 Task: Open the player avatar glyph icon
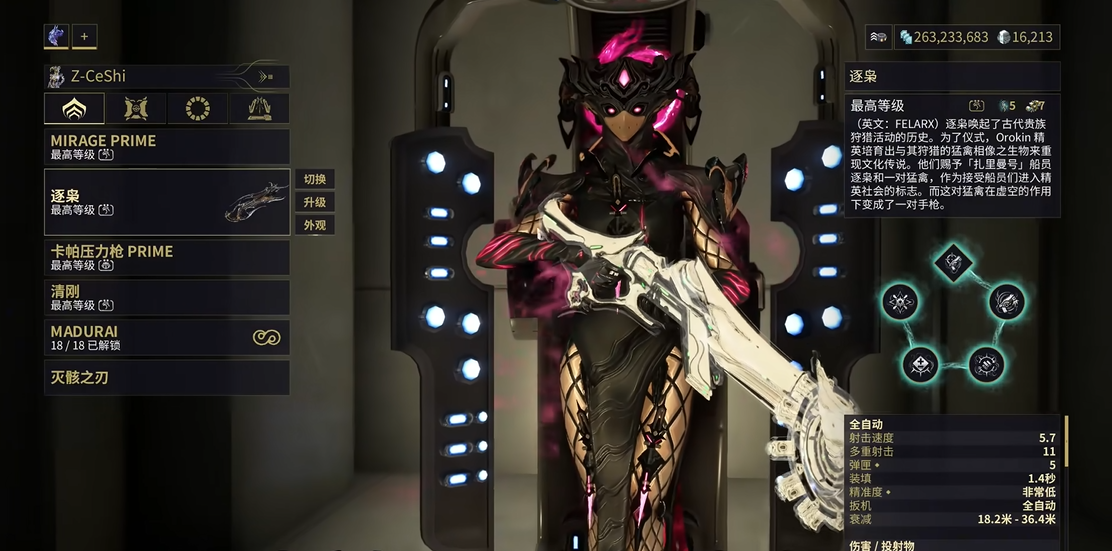pyautogui.click(x=56, y=36)
